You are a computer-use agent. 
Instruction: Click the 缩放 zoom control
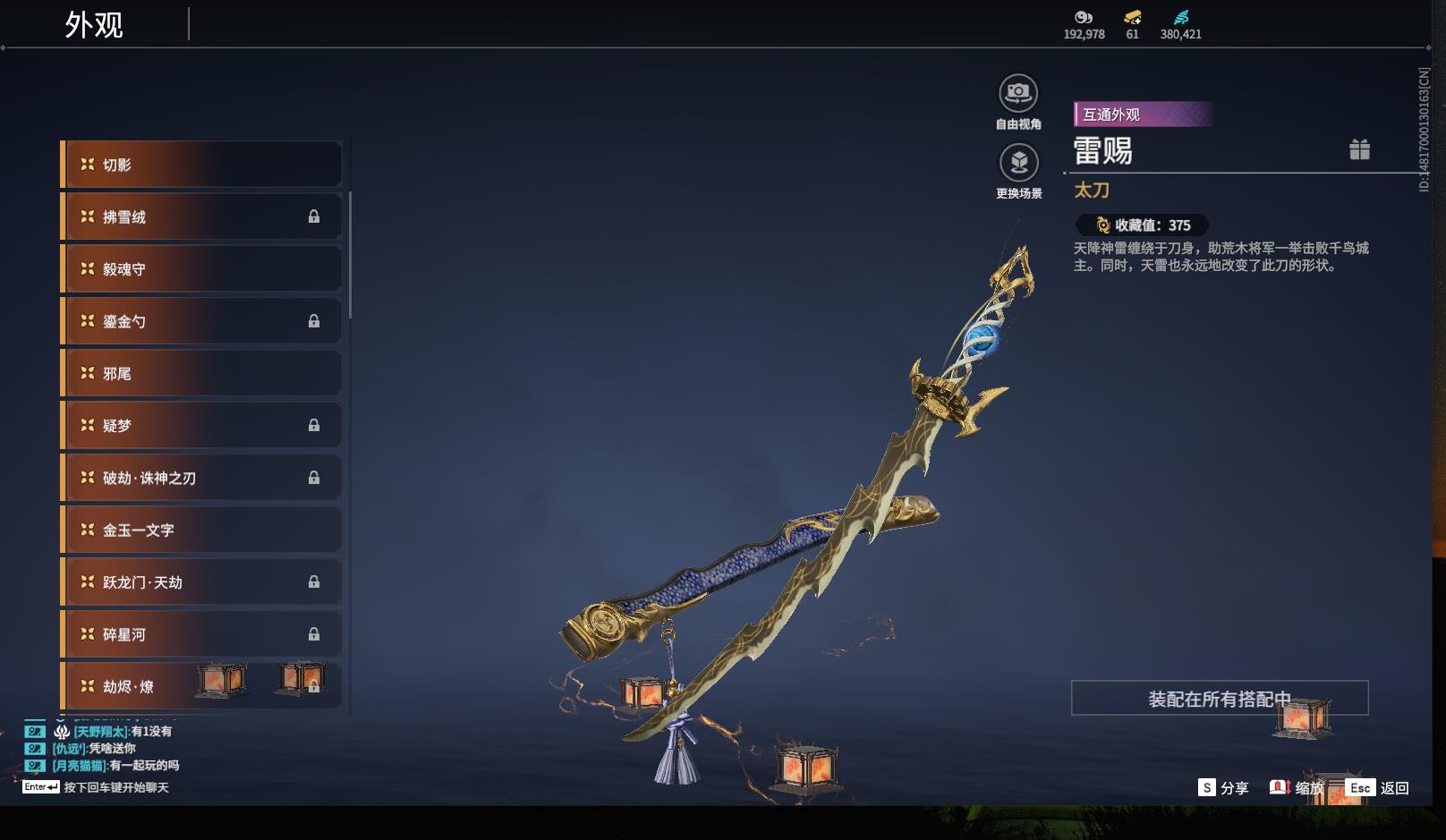pyautogui.click(x=1297, y=788)
